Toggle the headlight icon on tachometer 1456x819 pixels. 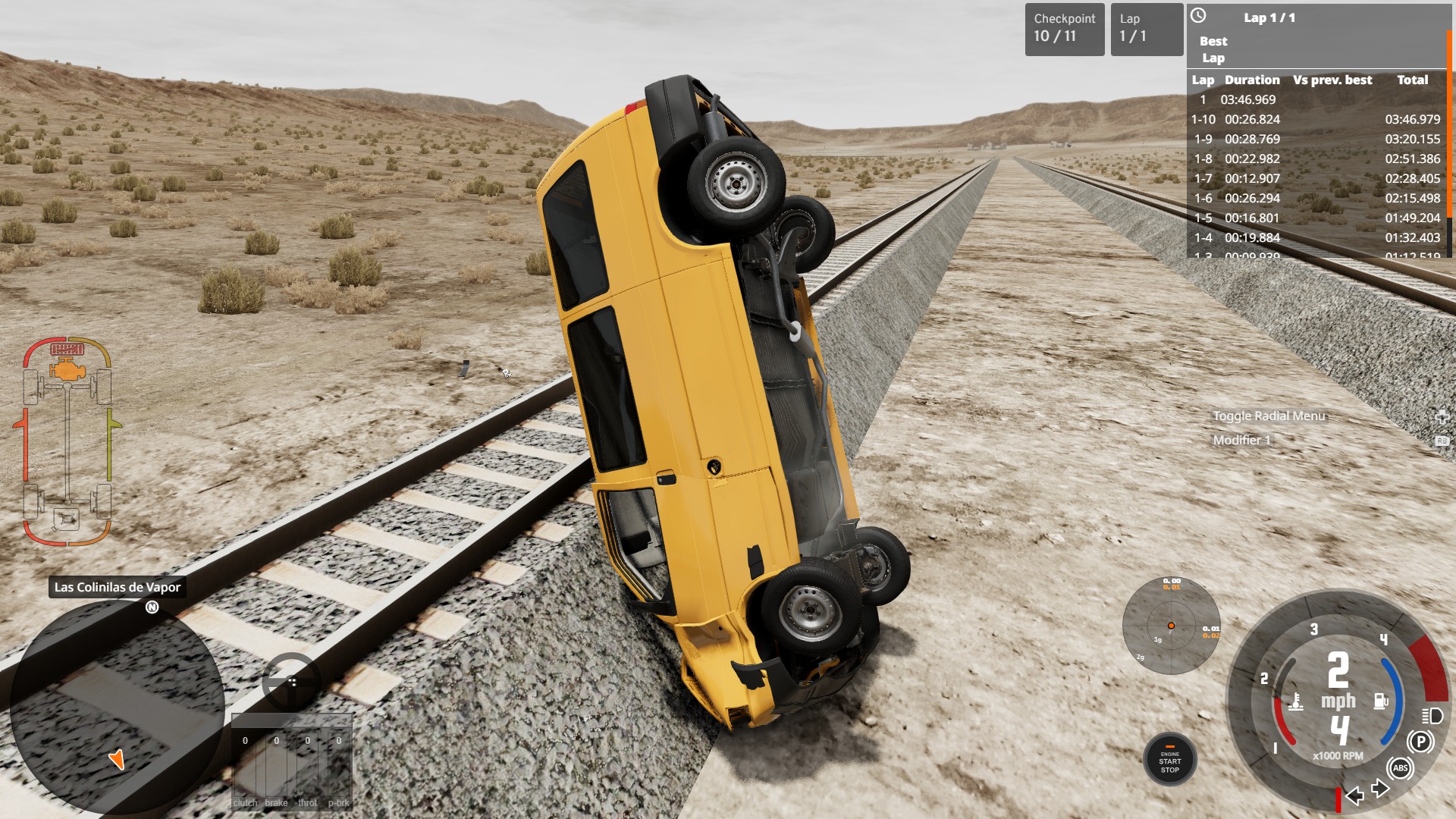[x=1432, y=715]
